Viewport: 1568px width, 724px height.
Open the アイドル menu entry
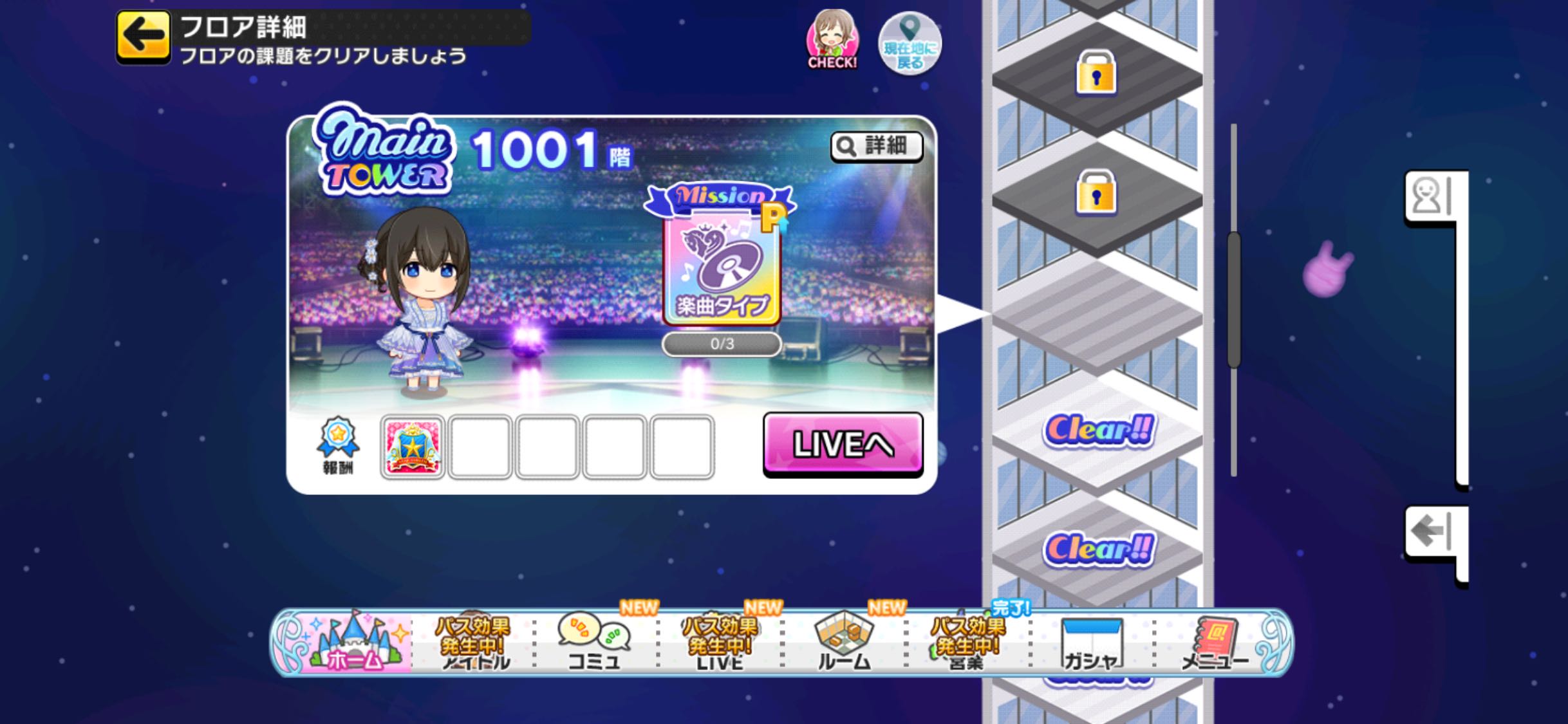click(x=474, y=642)
